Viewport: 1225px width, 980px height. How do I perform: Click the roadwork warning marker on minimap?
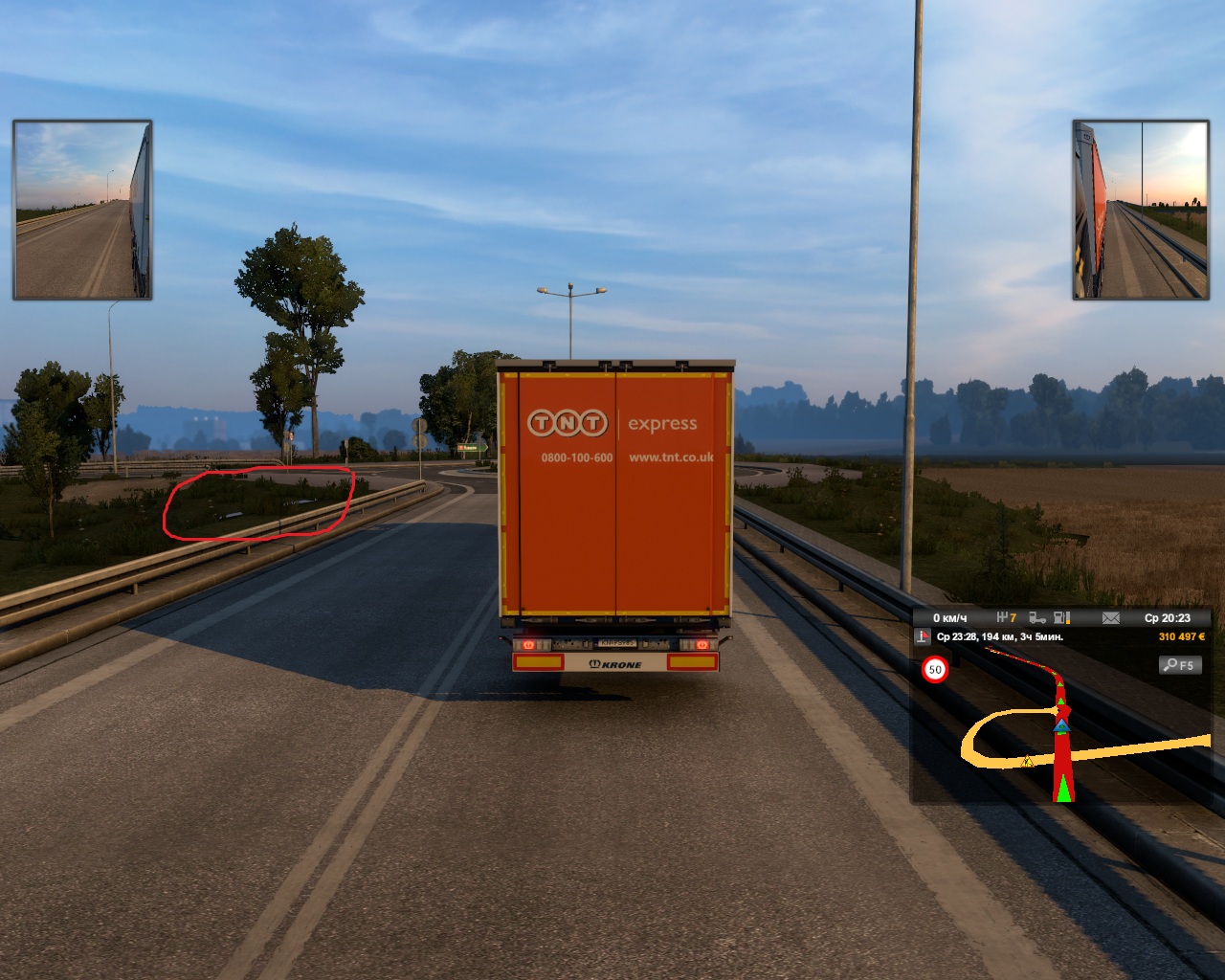[1027, 762]
